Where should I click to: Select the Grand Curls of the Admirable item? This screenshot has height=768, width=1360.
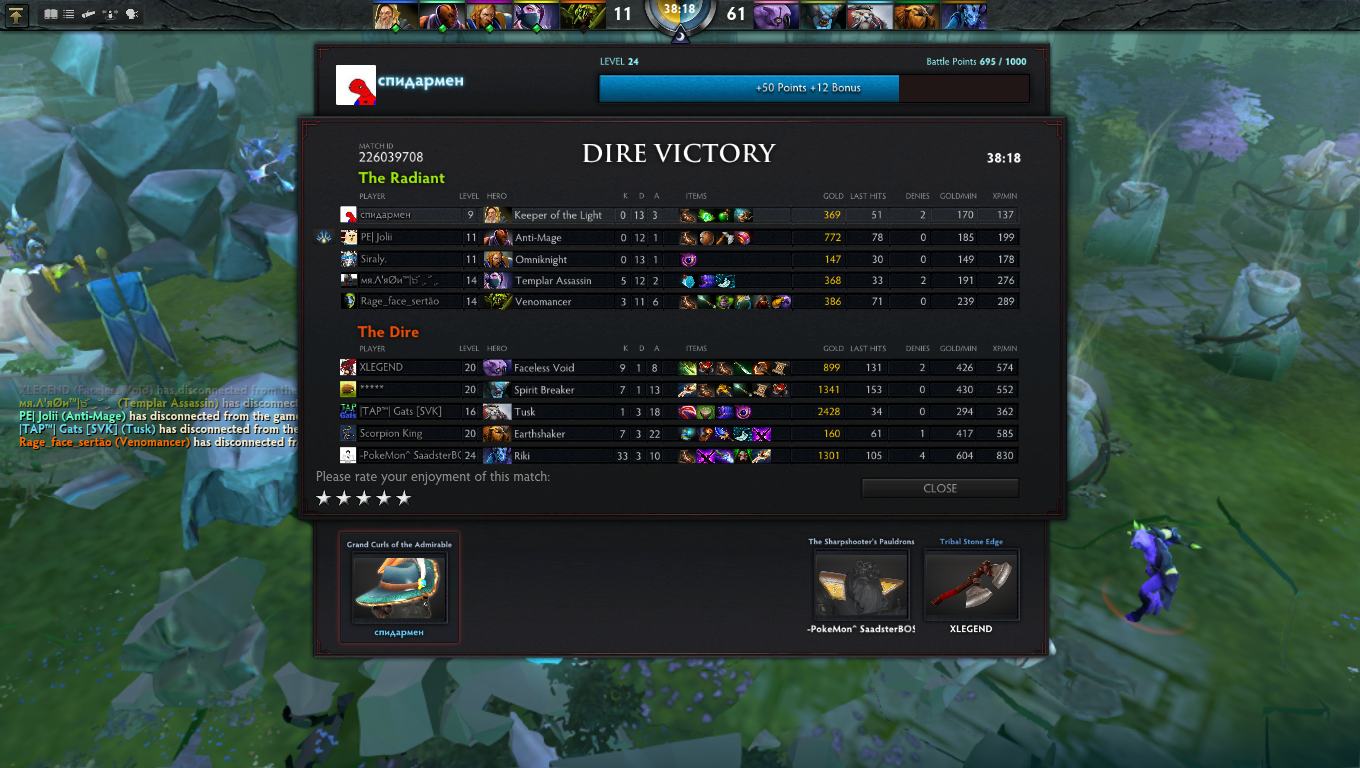point(399,588)
